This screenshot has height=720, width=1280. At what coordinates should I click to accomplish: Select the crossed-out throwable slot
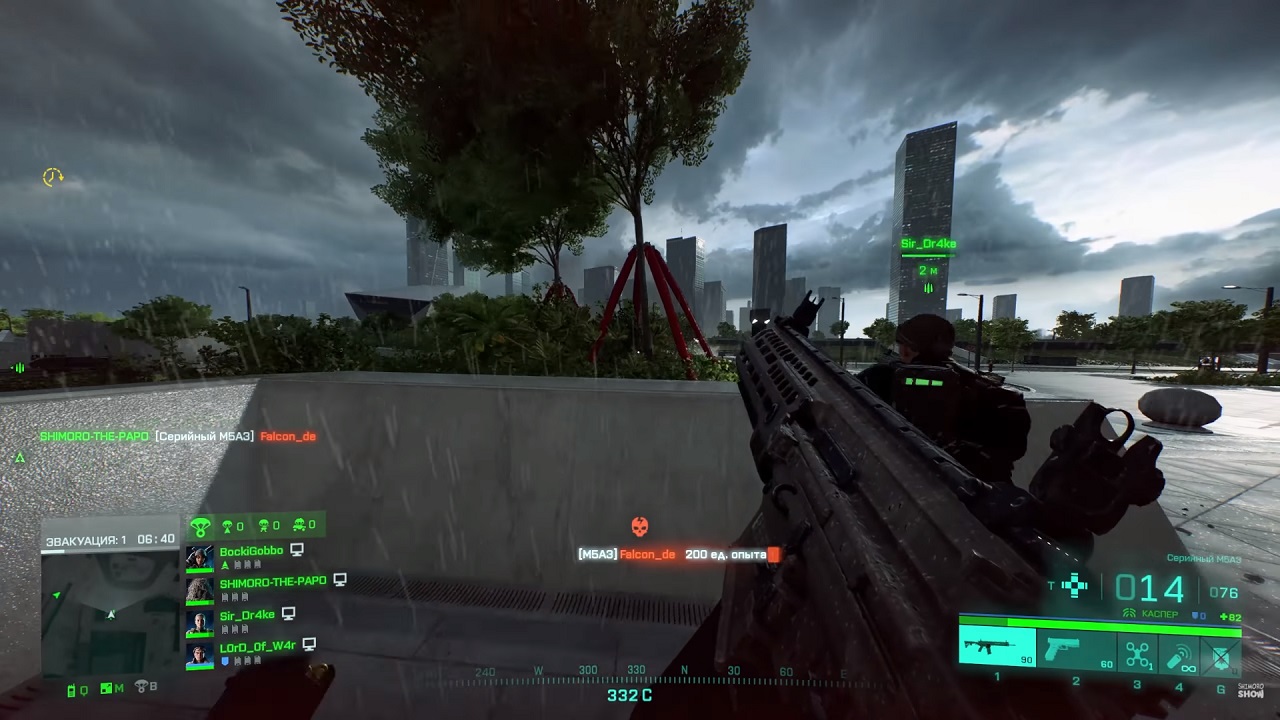click(x=1220, y=655)
